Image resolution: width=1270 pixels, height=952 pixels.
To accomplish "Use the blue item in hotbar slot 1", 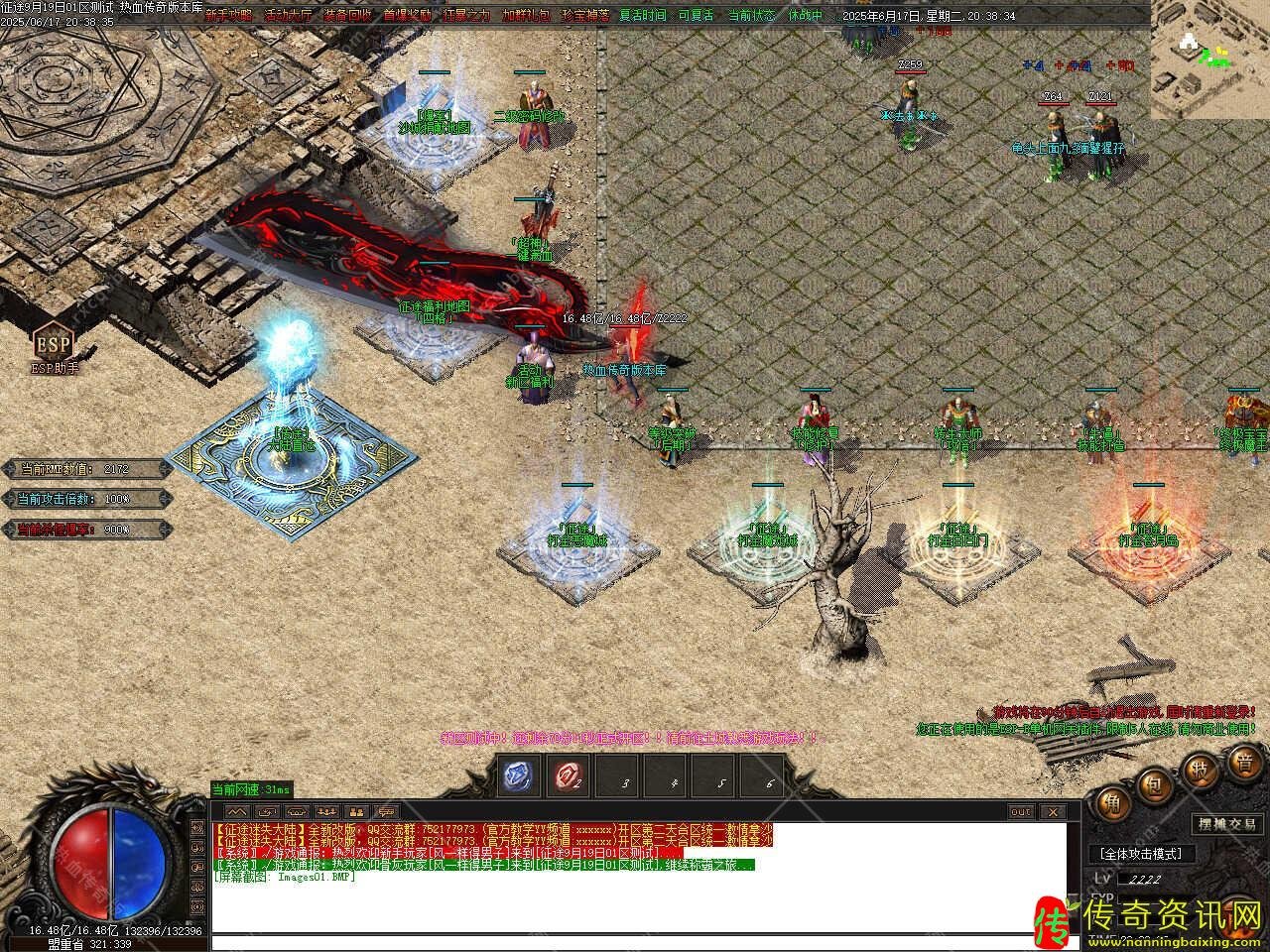I will [x=518, y=776].
